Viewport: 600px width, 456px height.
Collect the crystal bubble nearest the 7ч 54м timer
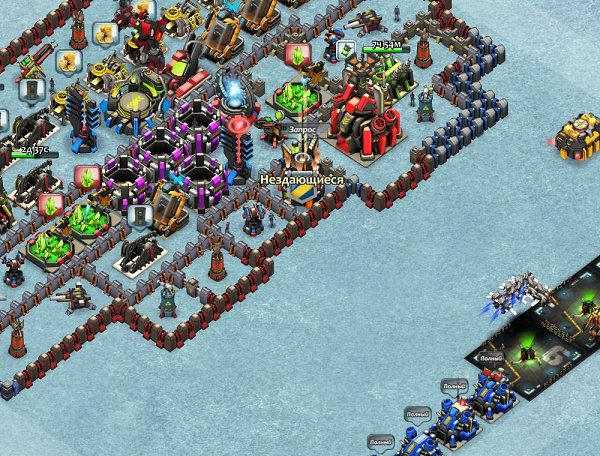[x=296, y=54]
